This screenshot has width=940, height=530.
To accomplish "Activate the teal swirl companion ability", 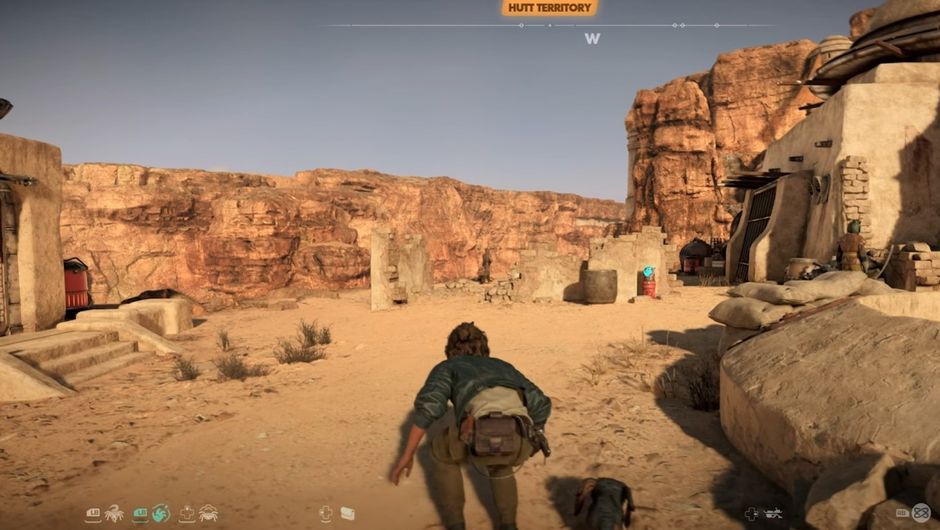I will click(161, 513).
